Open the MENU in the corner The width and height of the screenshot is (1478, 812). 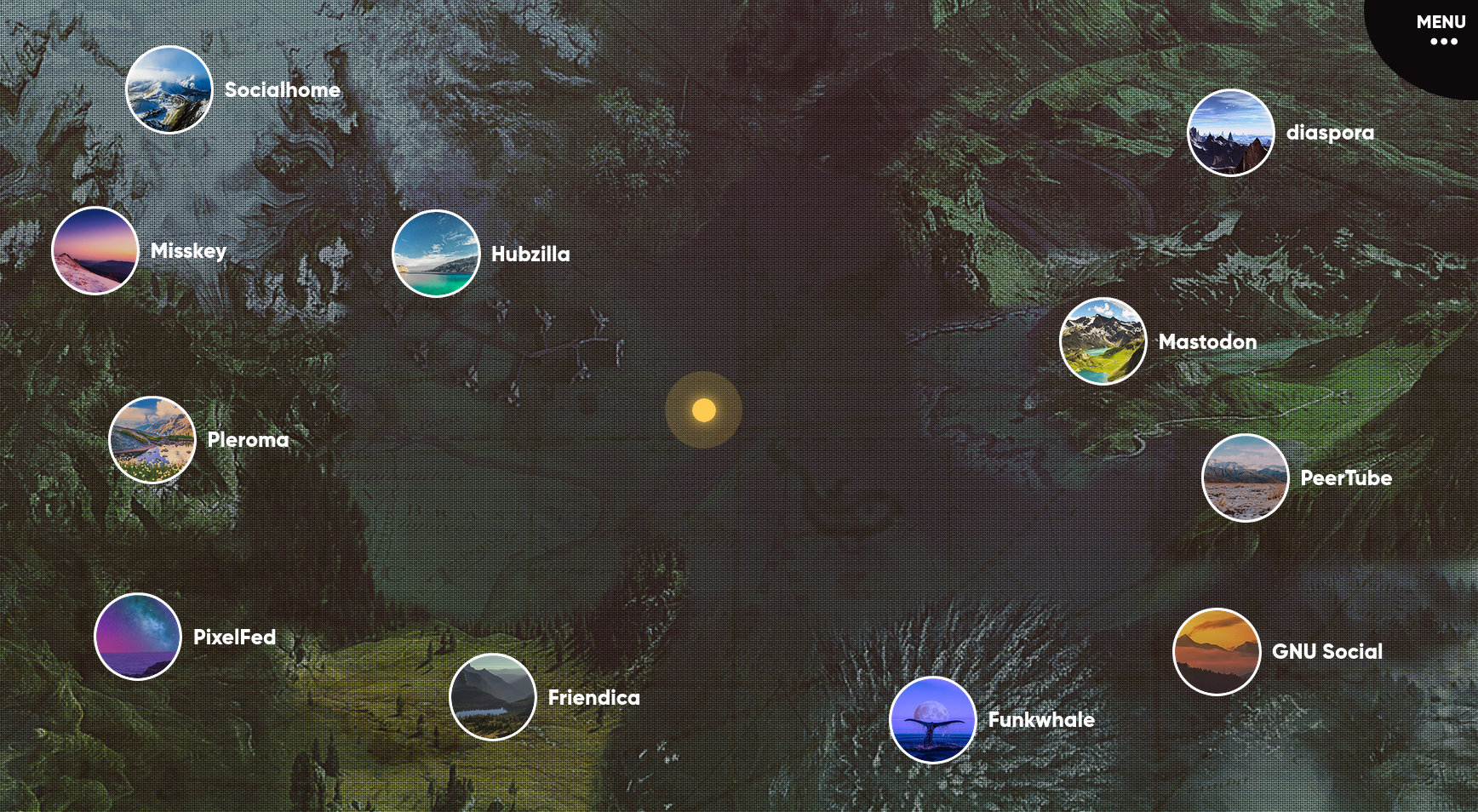pos(1441,30)
